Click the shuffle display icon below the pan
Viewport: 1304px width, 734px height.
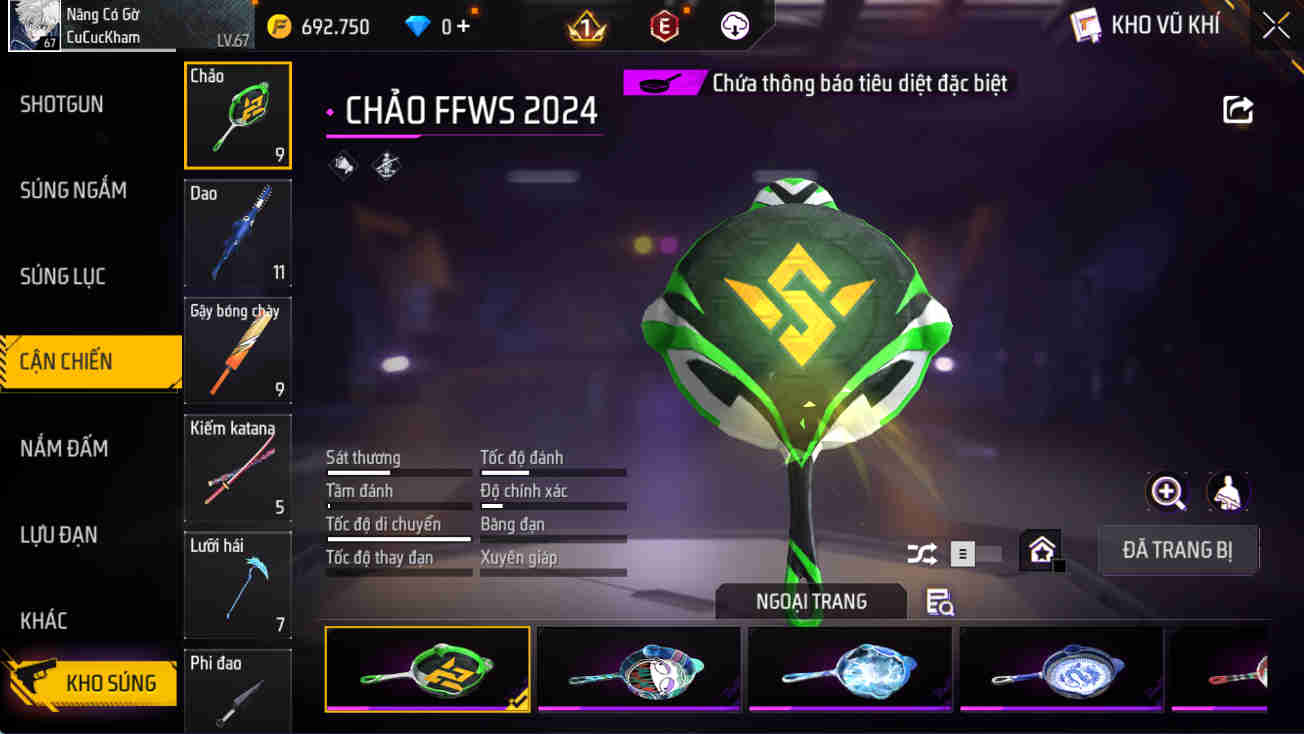[x=920, y=553]
